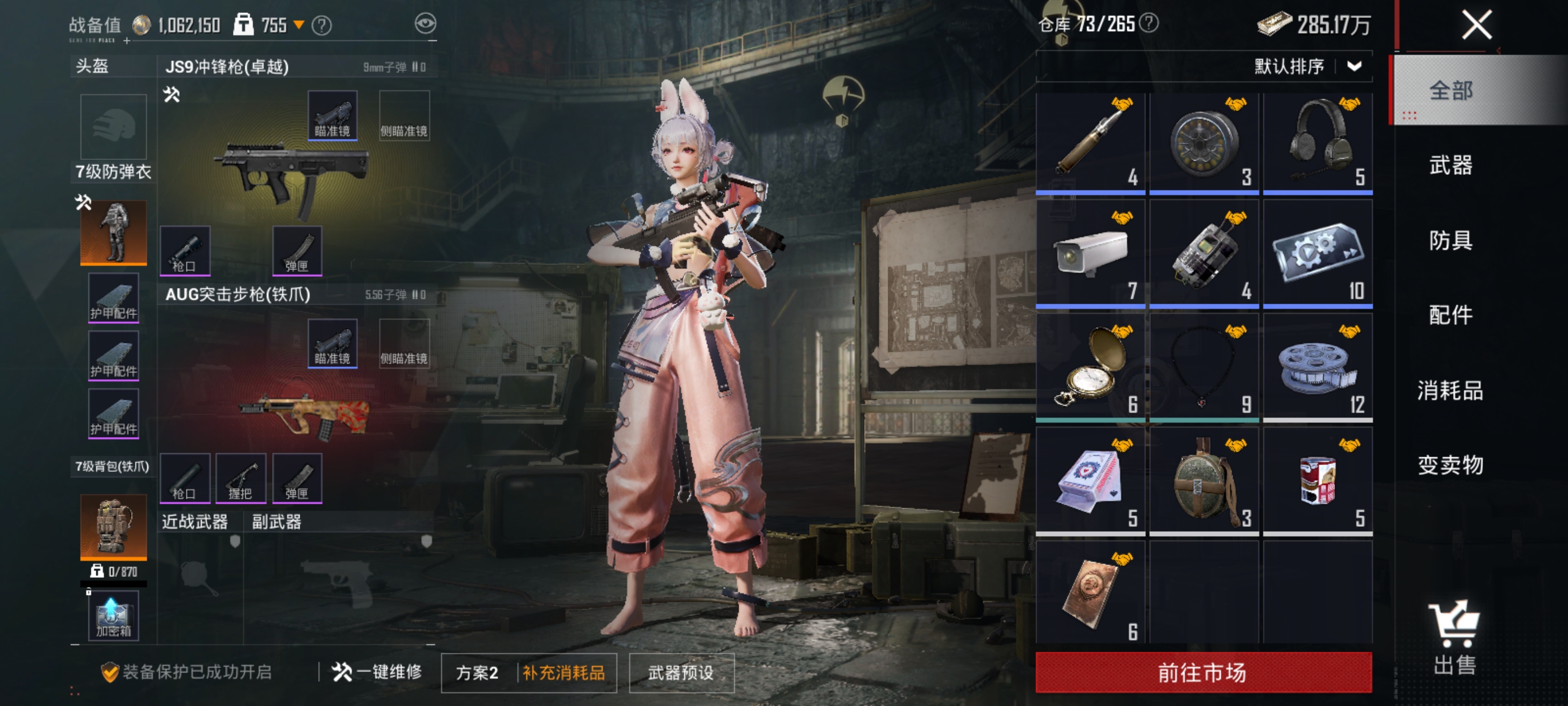Go to market via 前往市场 button

coord(1203,672)
